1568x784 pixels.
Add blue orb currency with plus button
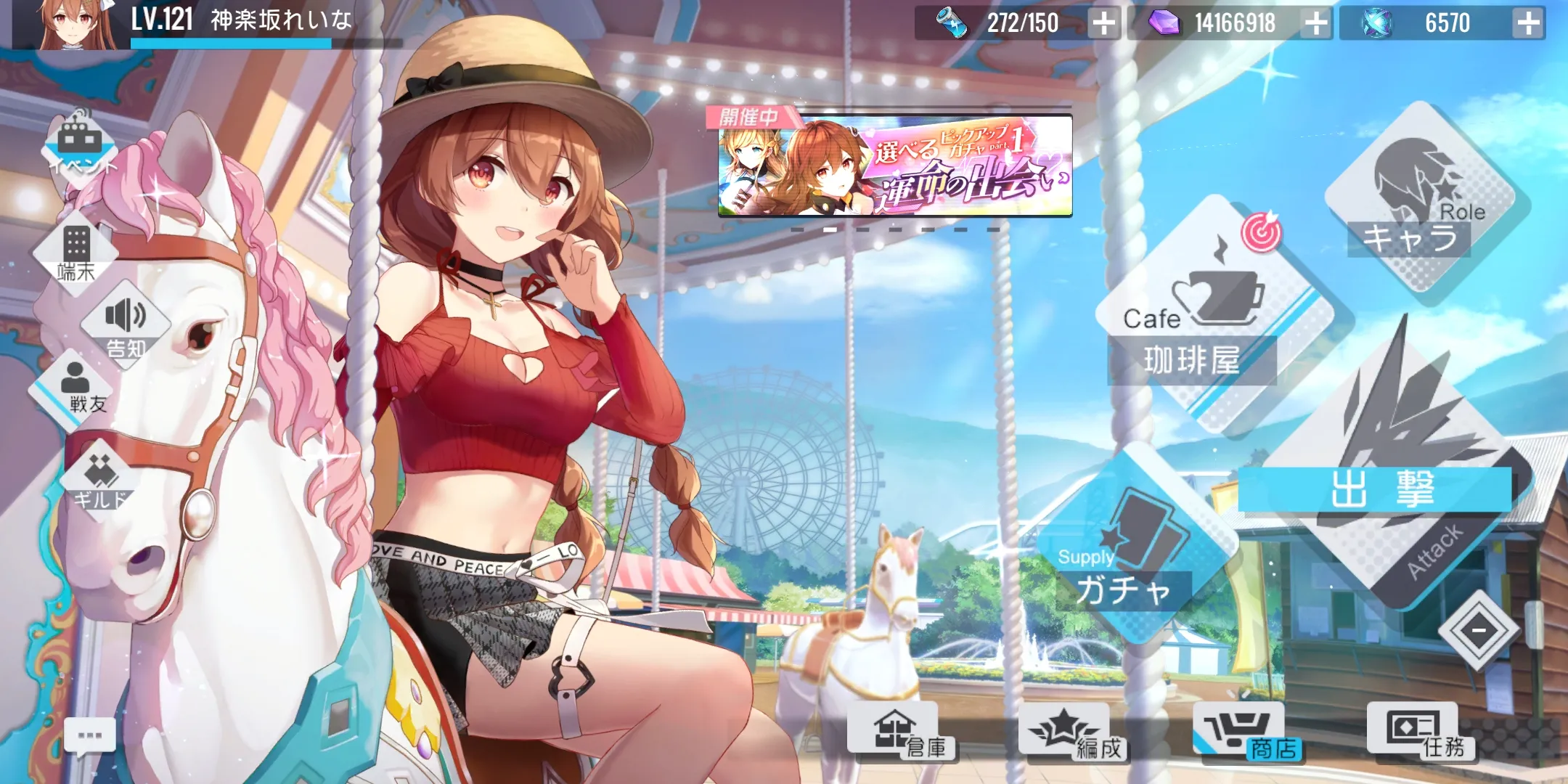[1528, 23]
